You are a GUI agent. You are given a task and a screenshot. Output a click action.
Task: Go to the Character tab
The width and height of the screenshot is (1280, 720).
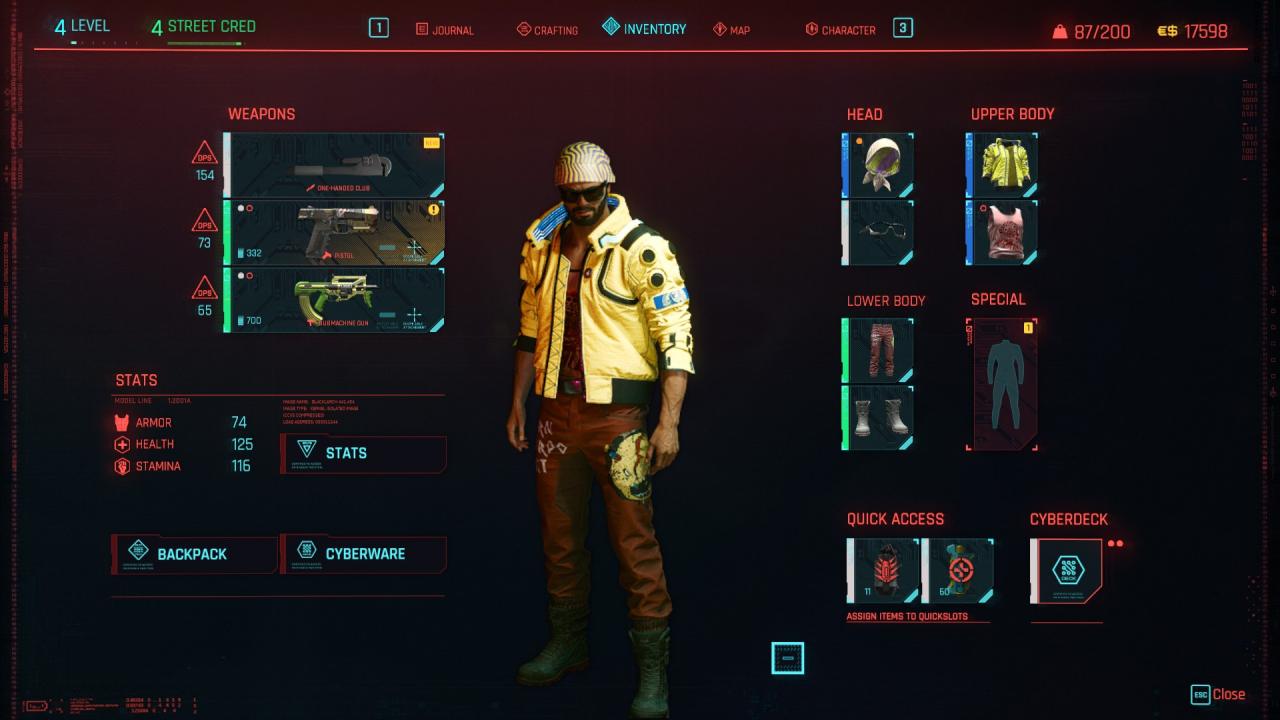pyautogui.click(x=840, y=30)
